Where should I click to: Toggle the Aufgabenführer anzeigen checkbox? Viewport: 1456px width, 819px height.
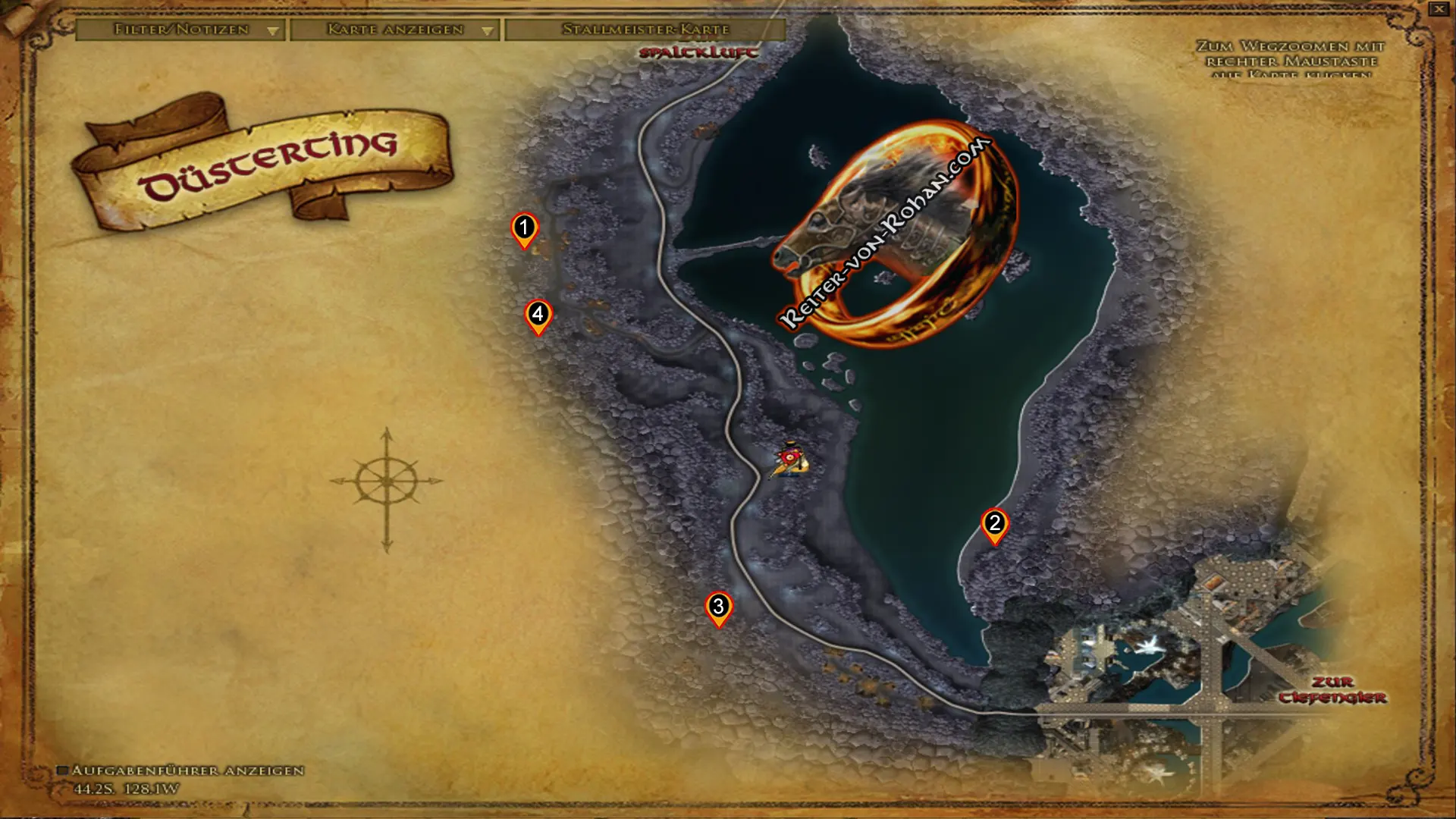(x=63, y=770)
